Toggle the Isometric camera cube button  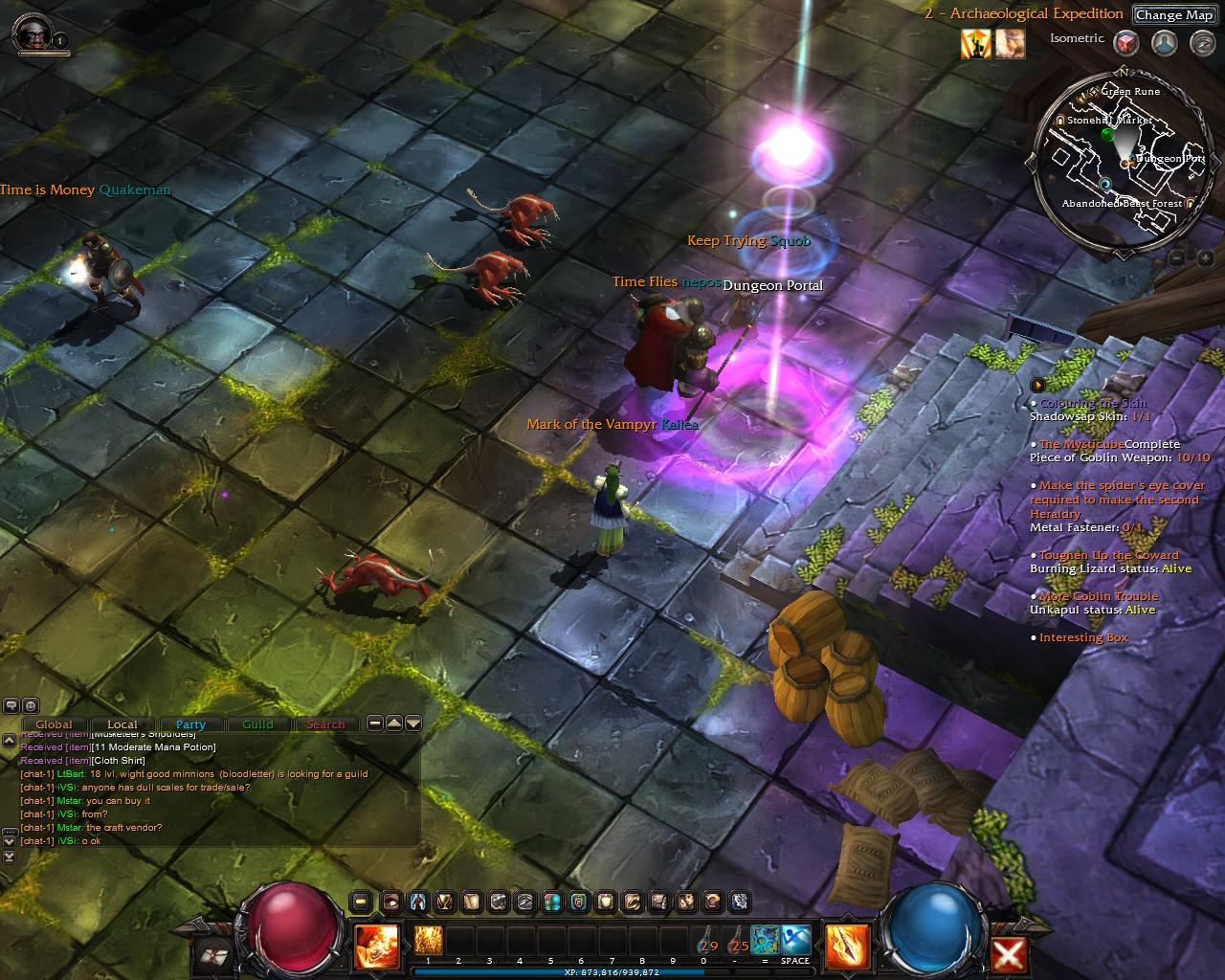1127,42
